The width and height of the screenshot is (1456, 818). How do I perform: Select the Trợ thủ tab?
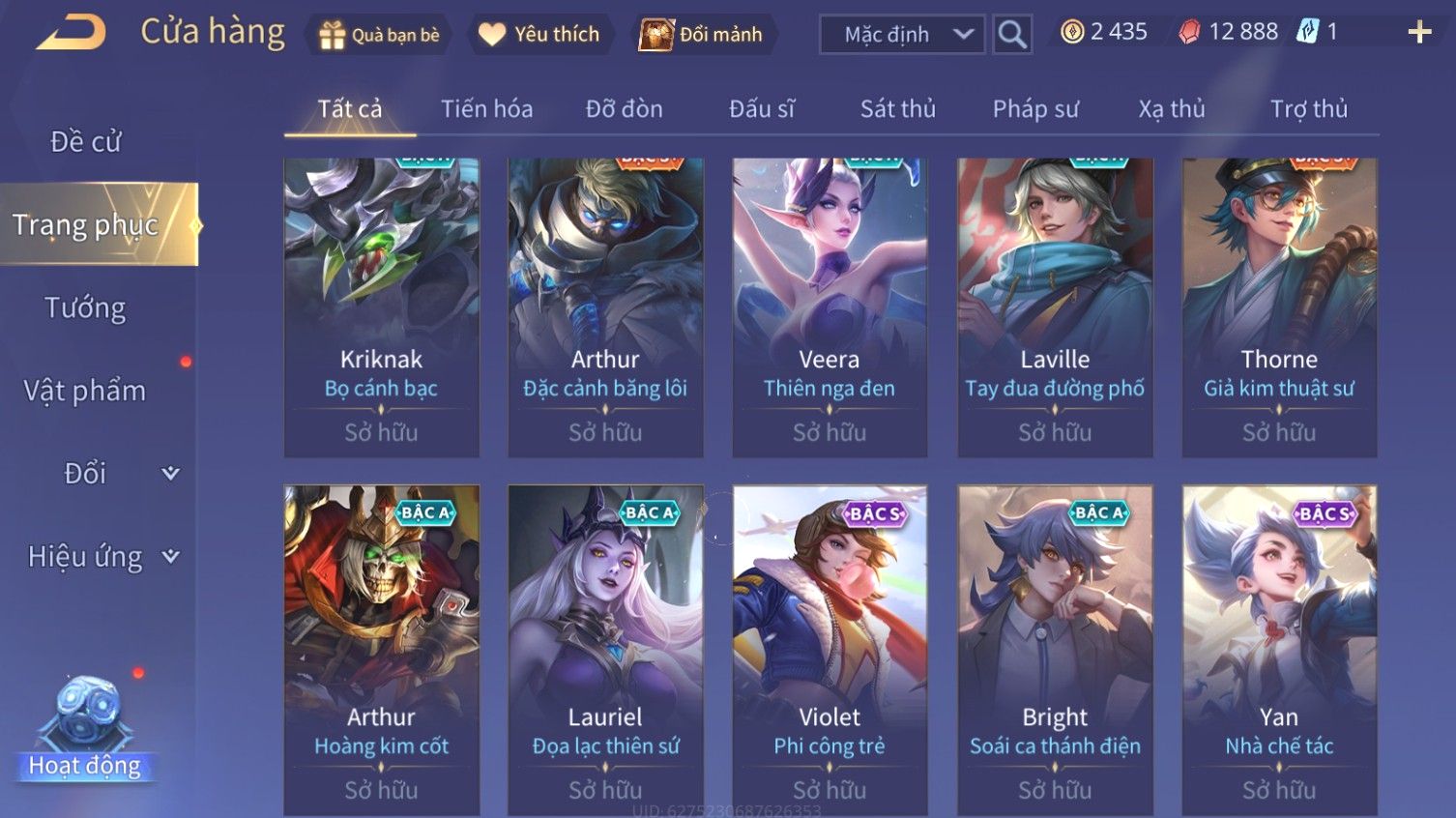(x=1308, y=109)
